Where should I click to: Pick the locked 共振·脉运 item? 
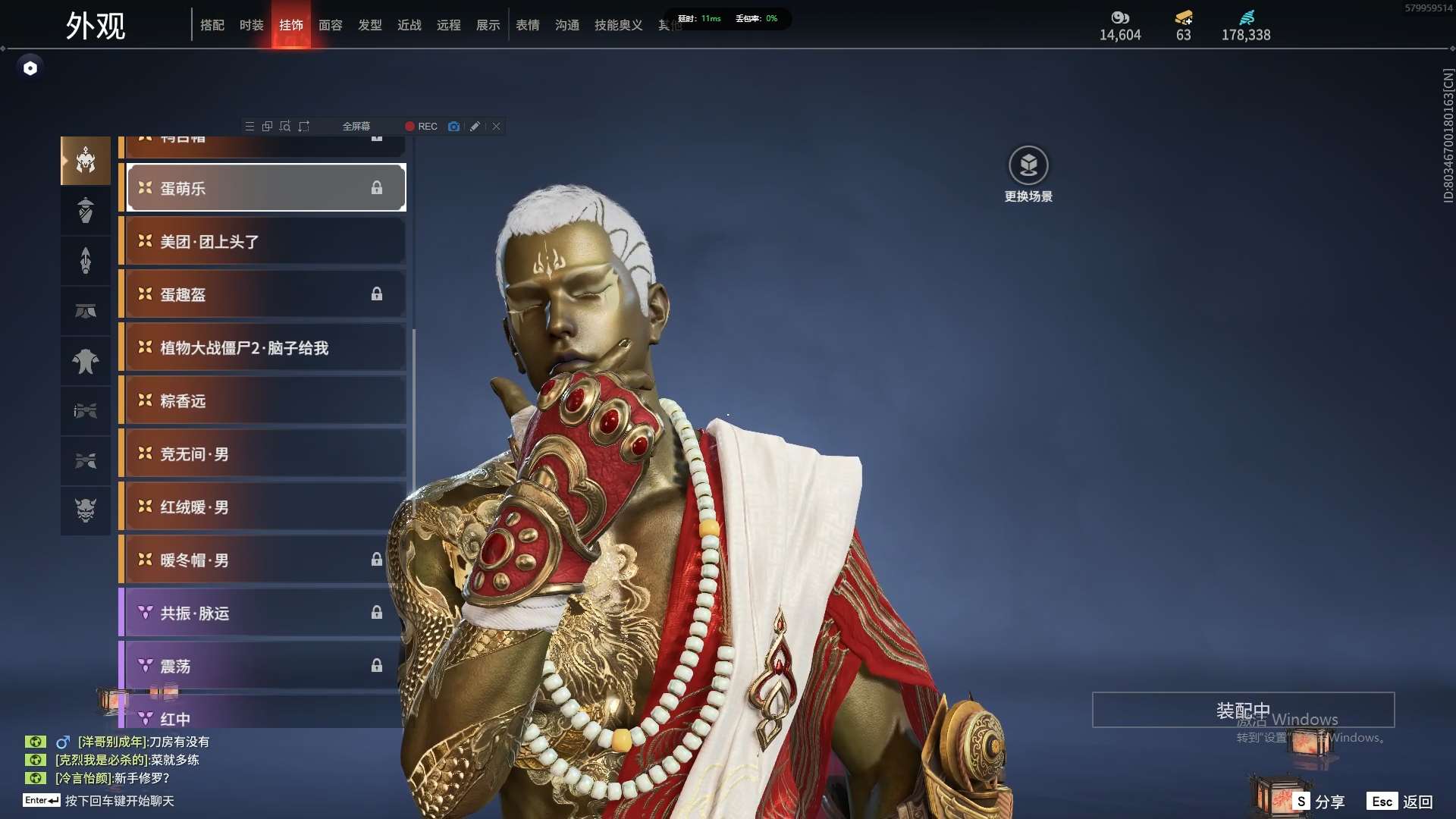pos(265,613)
